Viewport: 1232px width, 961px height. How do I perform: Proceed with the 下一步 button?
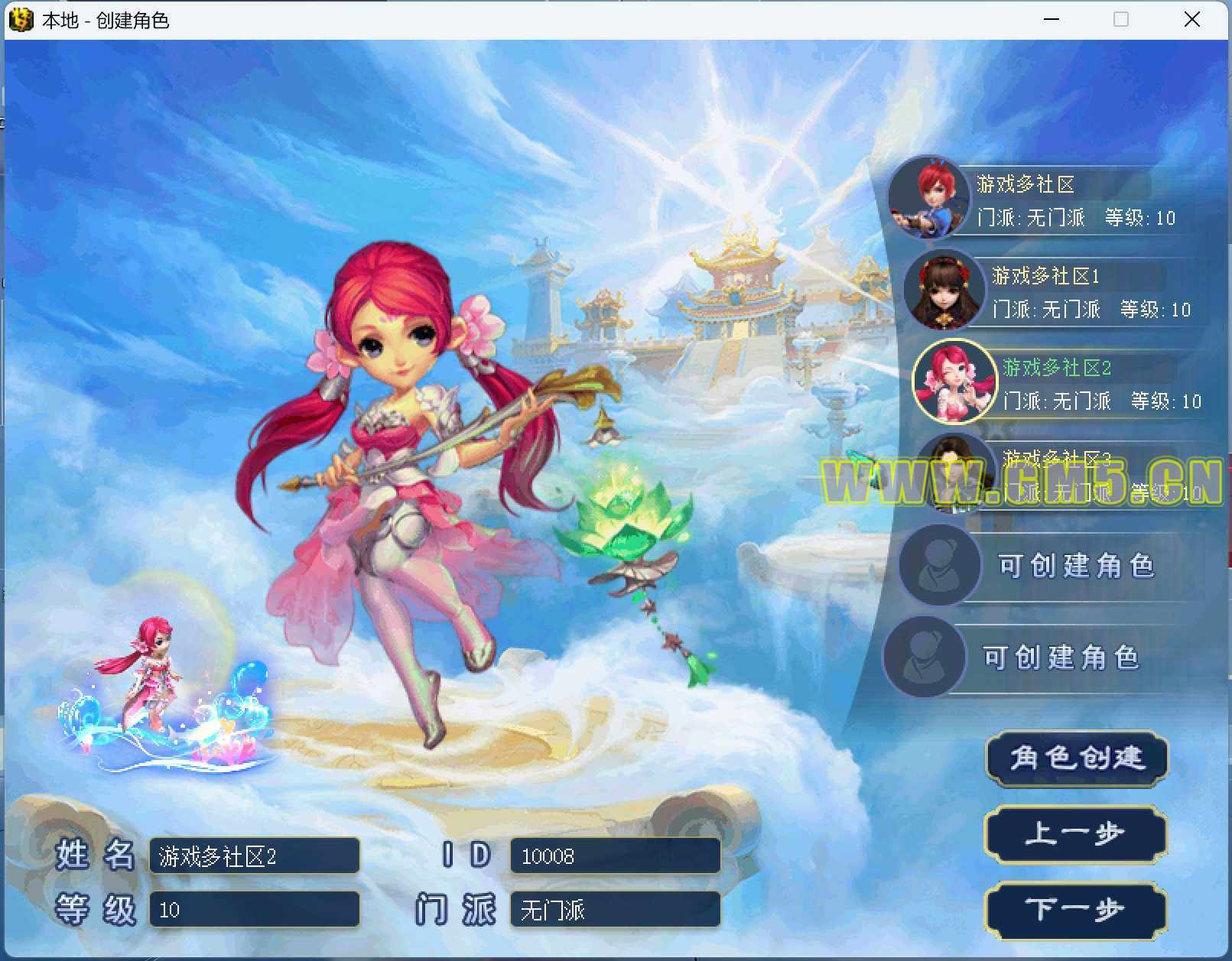(1075, 910)
